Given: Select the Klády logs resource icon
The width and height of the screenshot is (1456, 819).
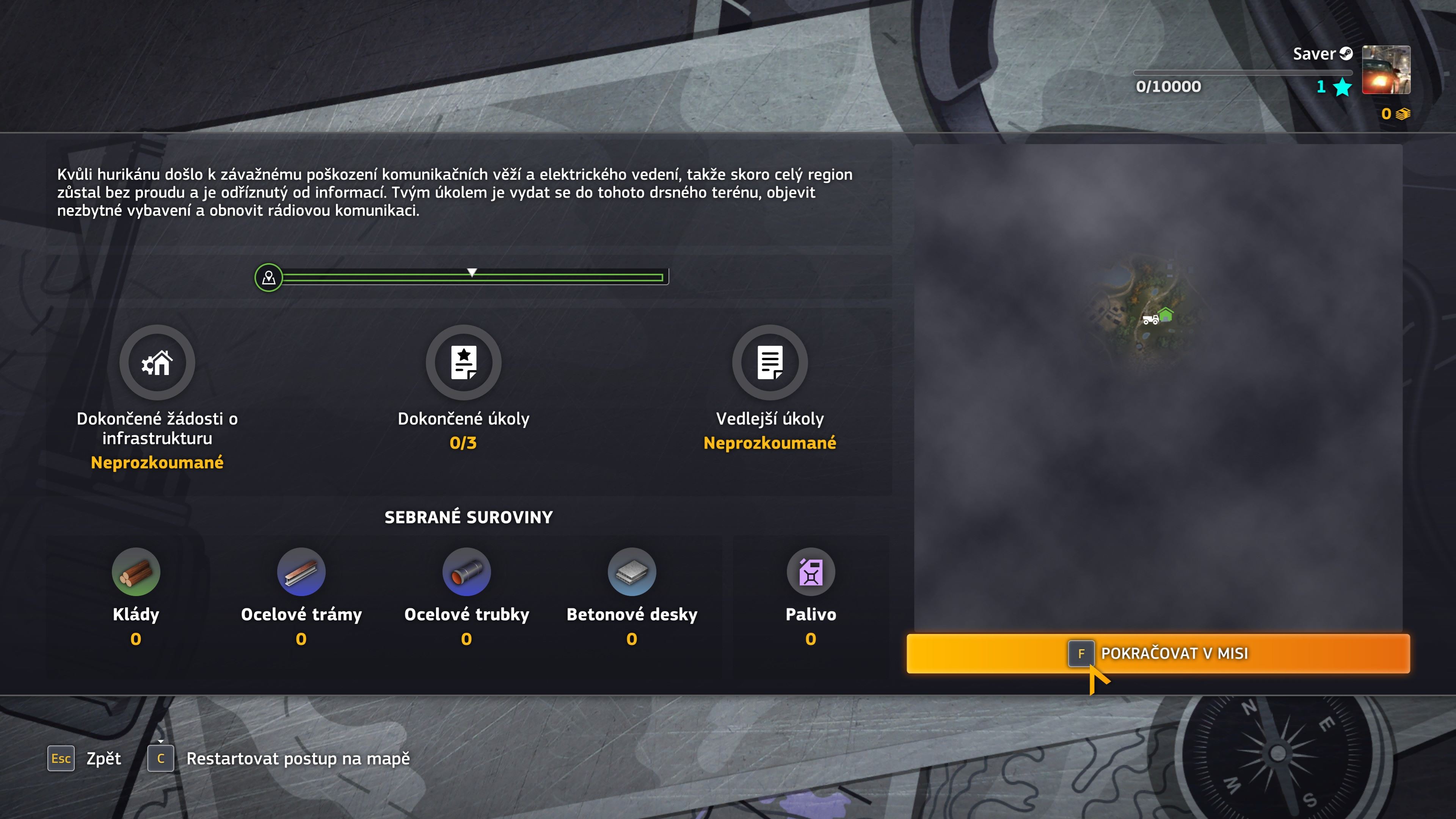Looking at the screenshot, I should (x=136, y=571).
